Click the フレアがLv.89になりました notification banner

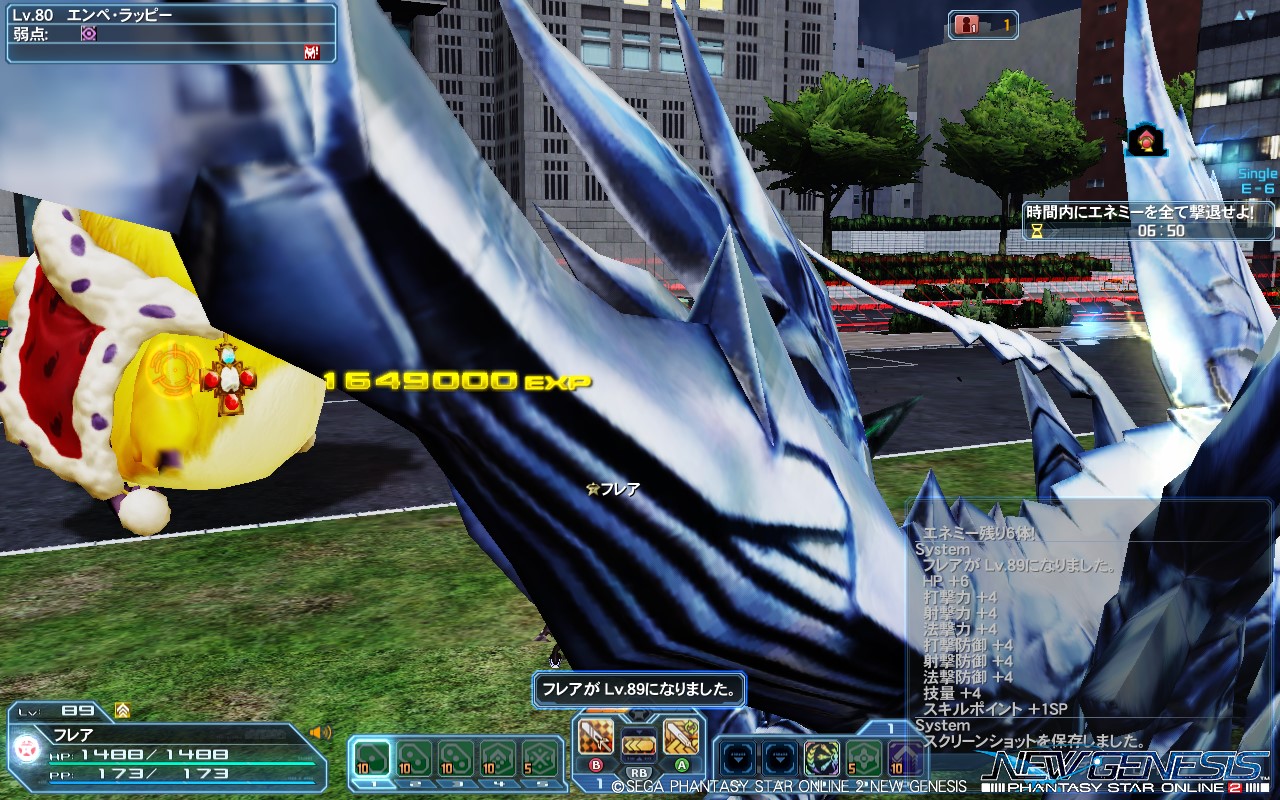point(640,690)
